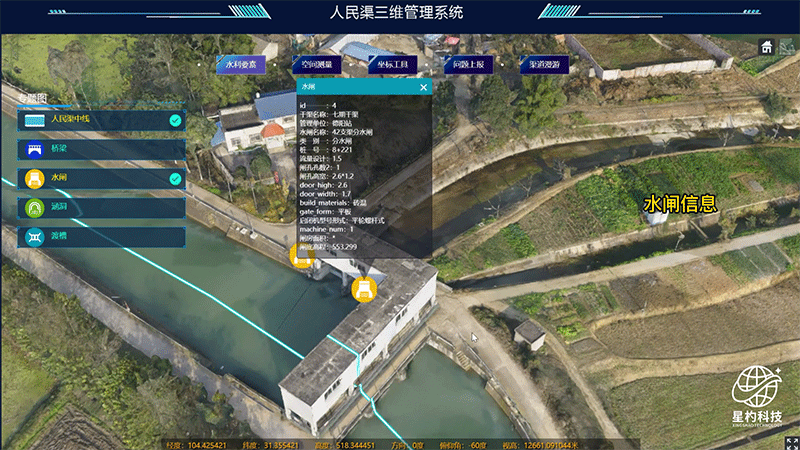Start the 渠道漫游 tour tab
Screen dimensions: 800x450
(544, 64)
